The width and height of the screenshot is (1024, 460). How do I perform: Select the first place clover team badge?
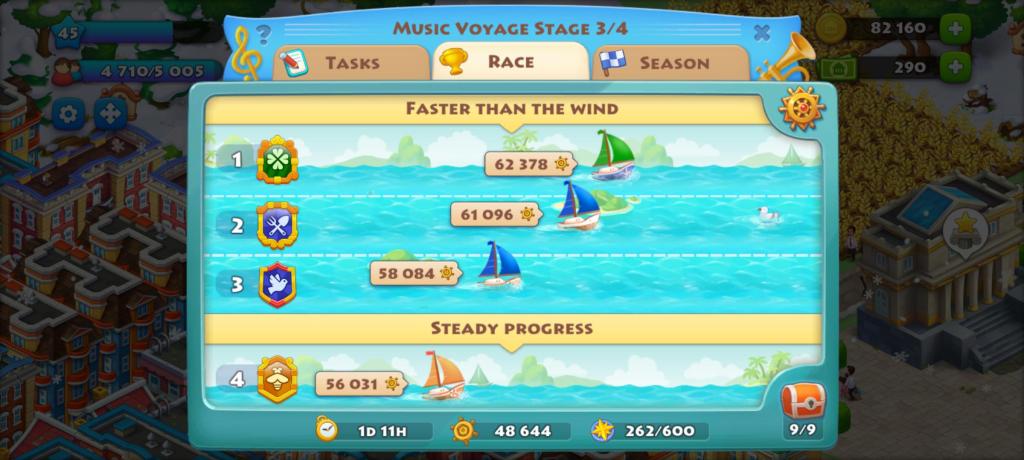277,160
